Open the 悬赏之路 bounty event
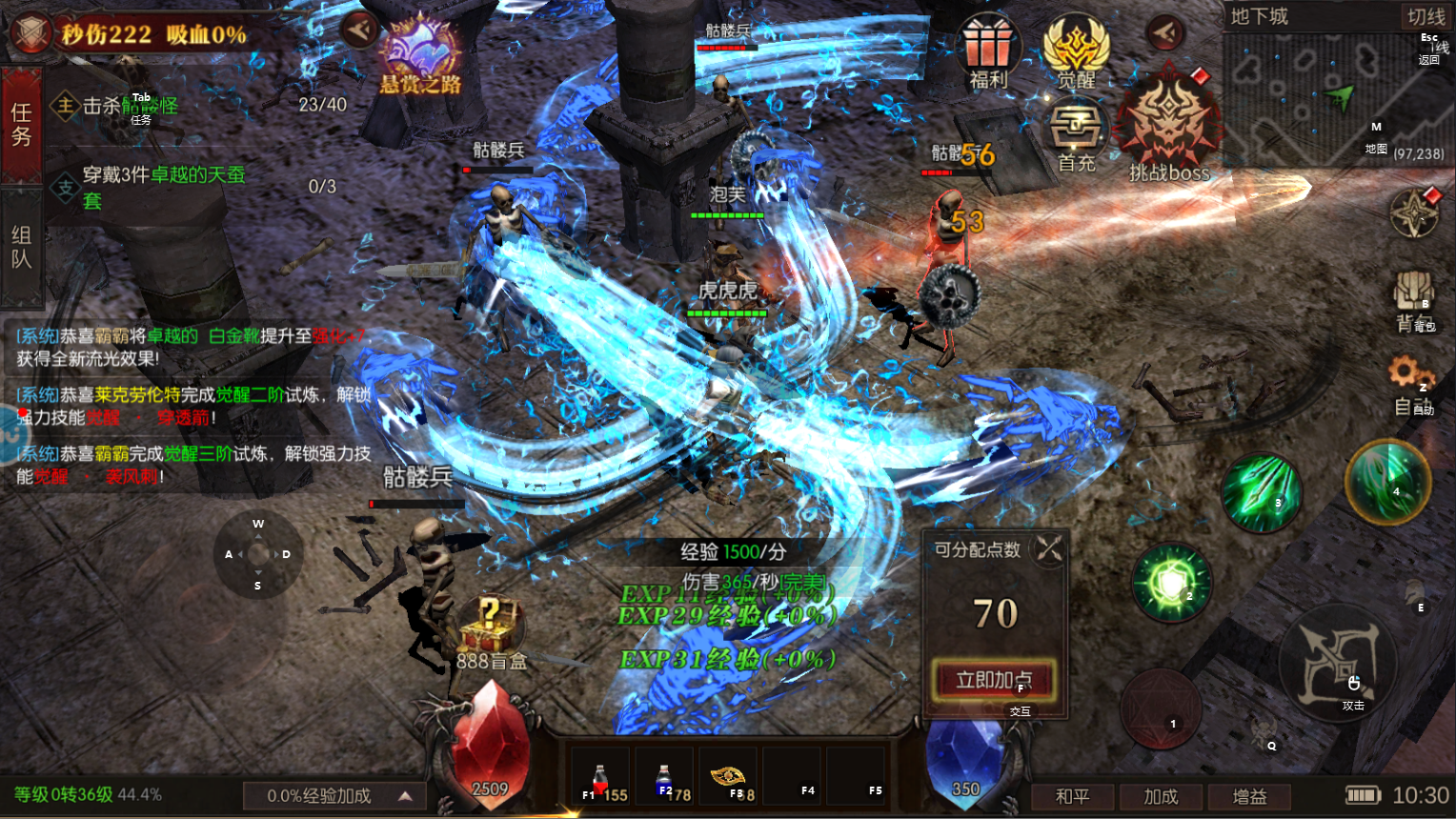This screenshot has height=819, width=1456. (420, 55)
